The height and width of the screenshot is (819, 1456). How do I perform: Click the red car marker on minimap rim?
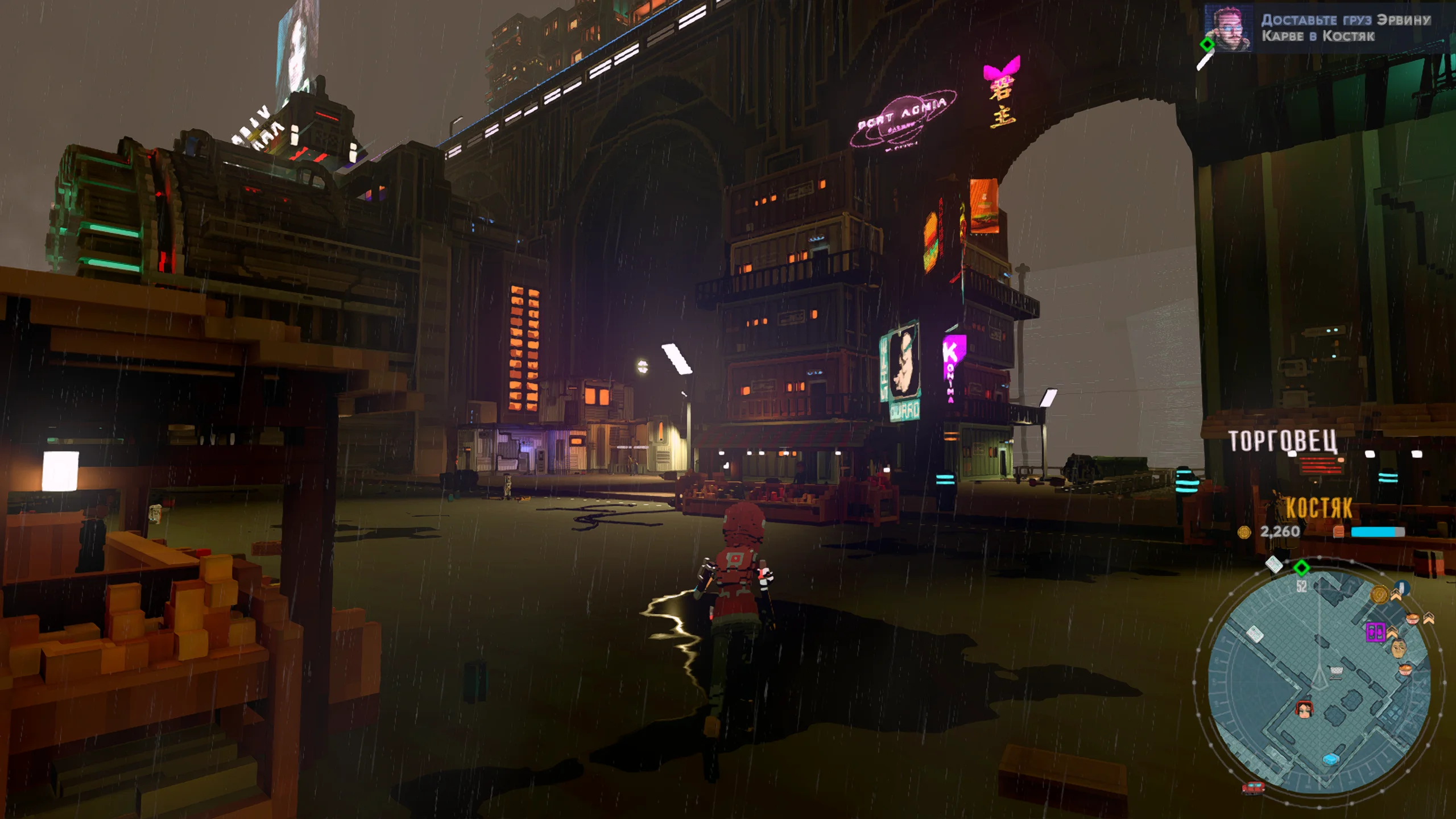(1253, 788)
